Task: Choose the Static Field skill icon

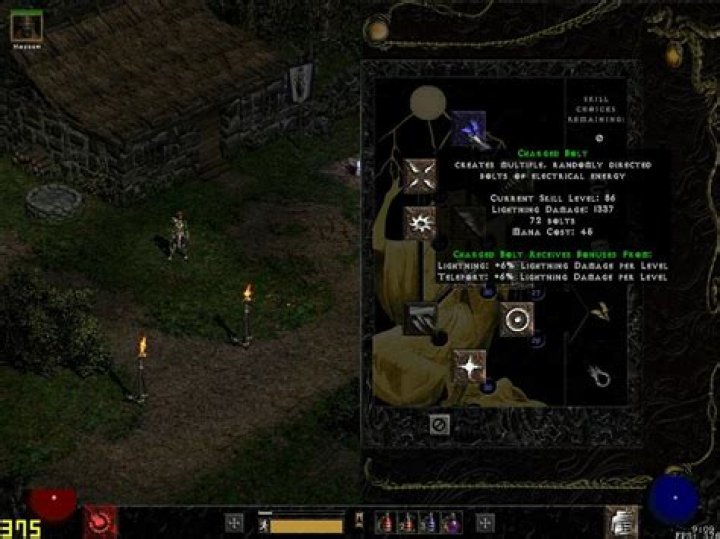Action: point(421,175)
